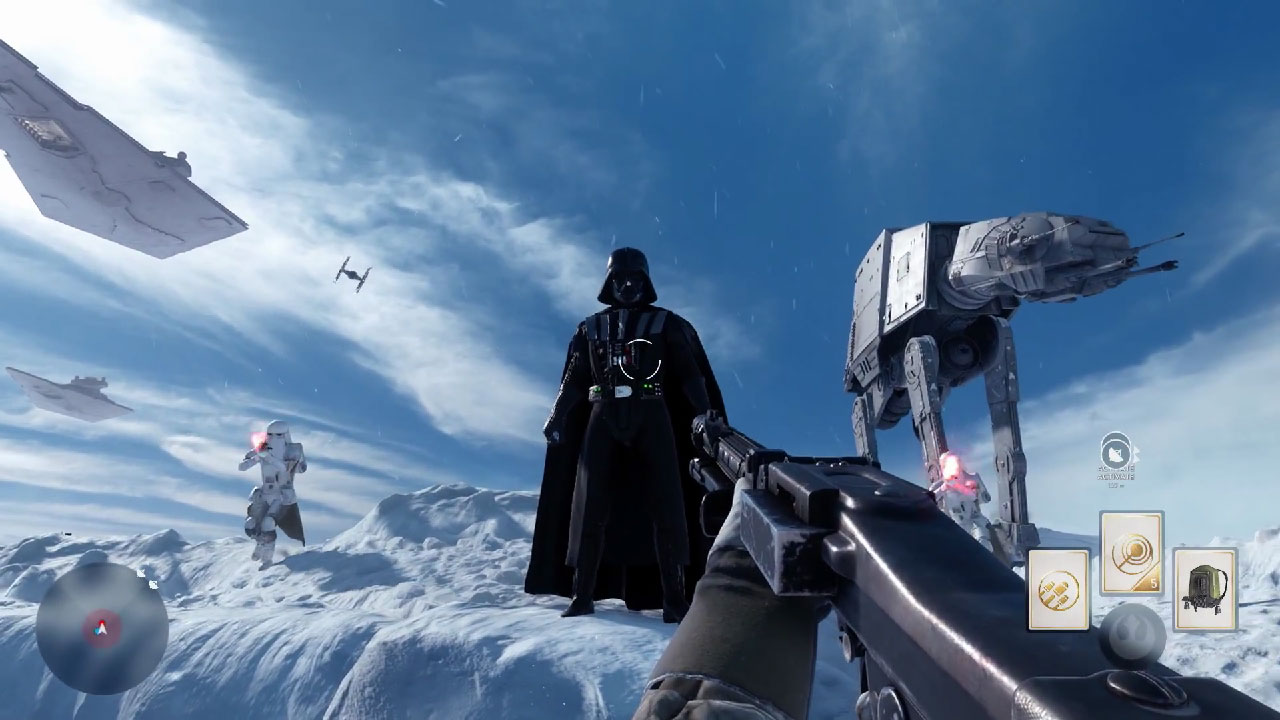
Task: Click the player arrow on the minimap
Action: click(101, 628)
